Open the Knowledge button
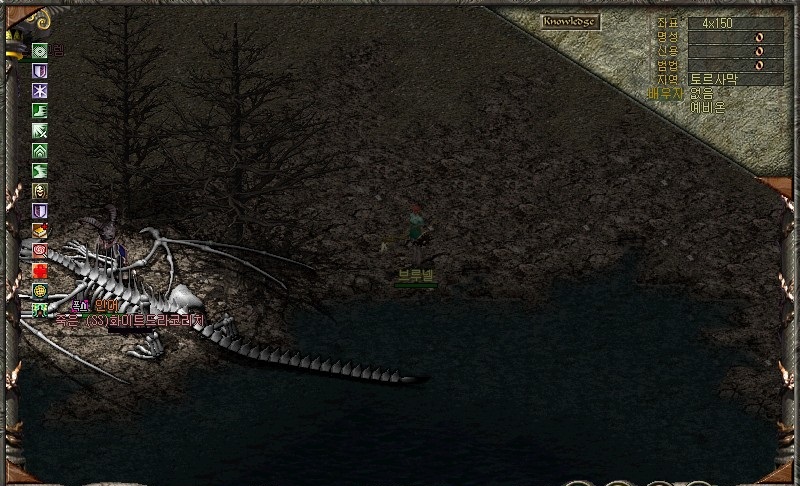The width and height of the screenshot is (800, 486). point(570,22)
